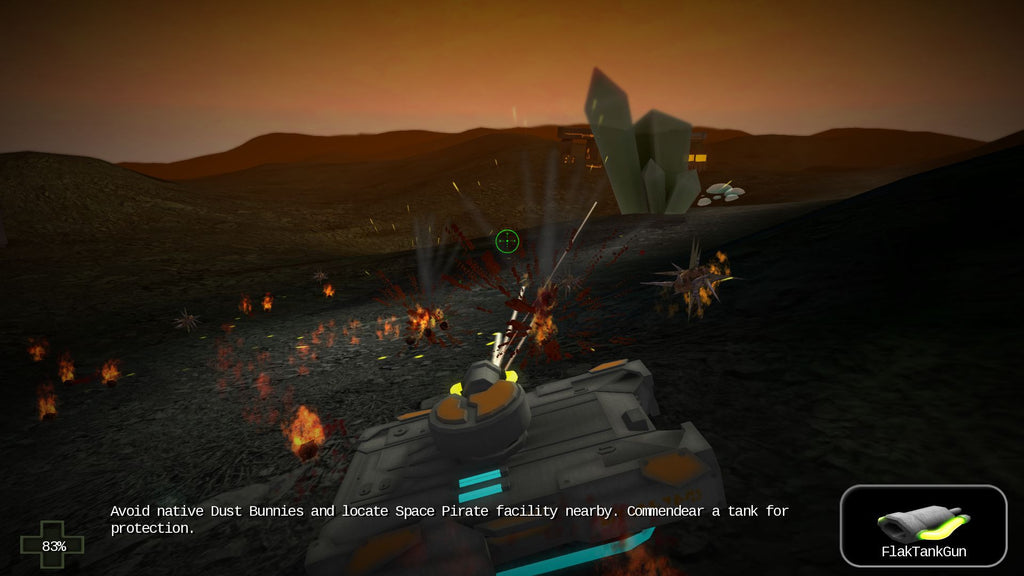Select the FlakTankGun weapon panel

point(923,526)
